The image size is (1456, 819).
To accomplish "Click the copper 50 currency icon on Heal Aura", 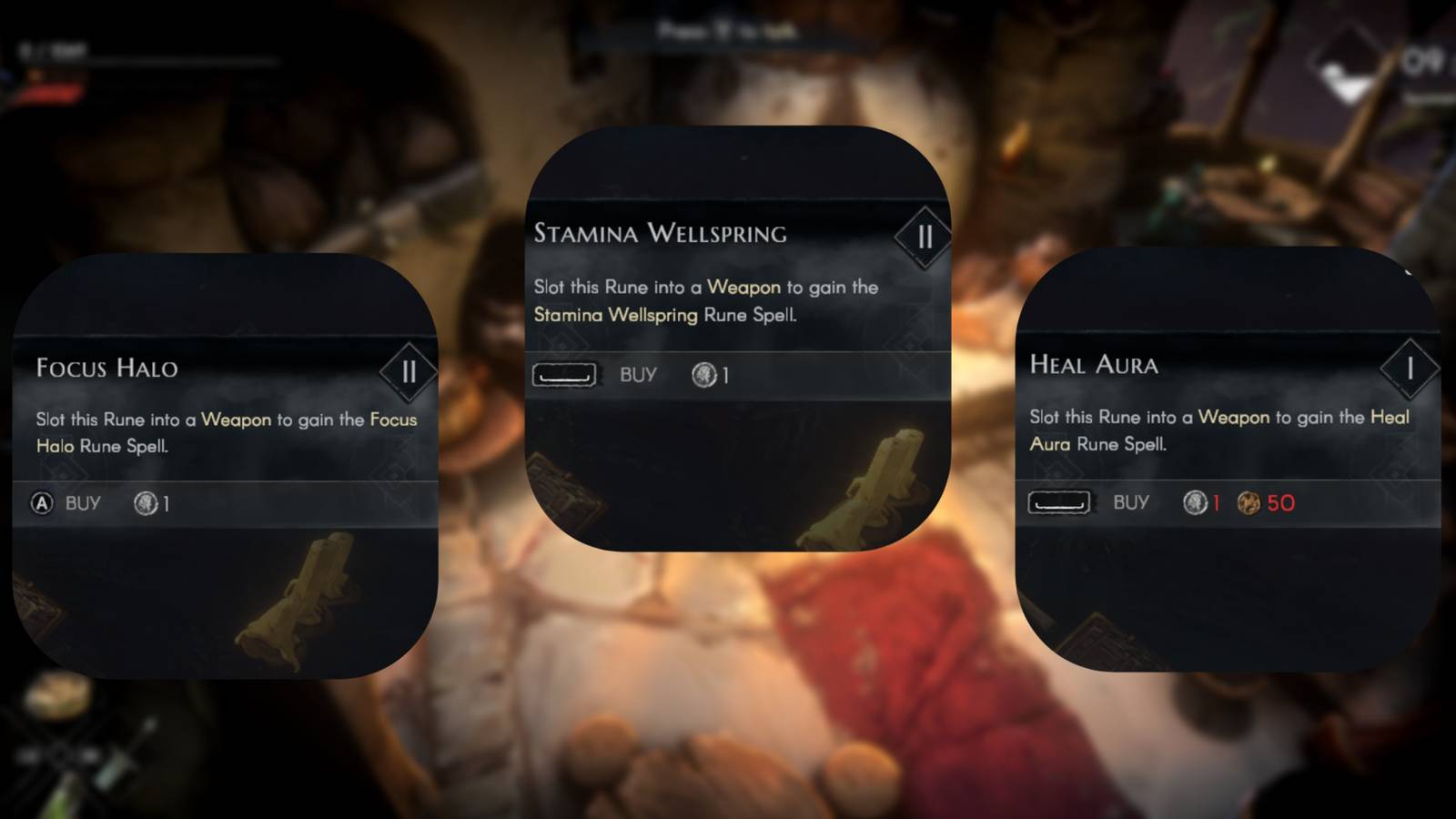I will [x=1250, y=503].
